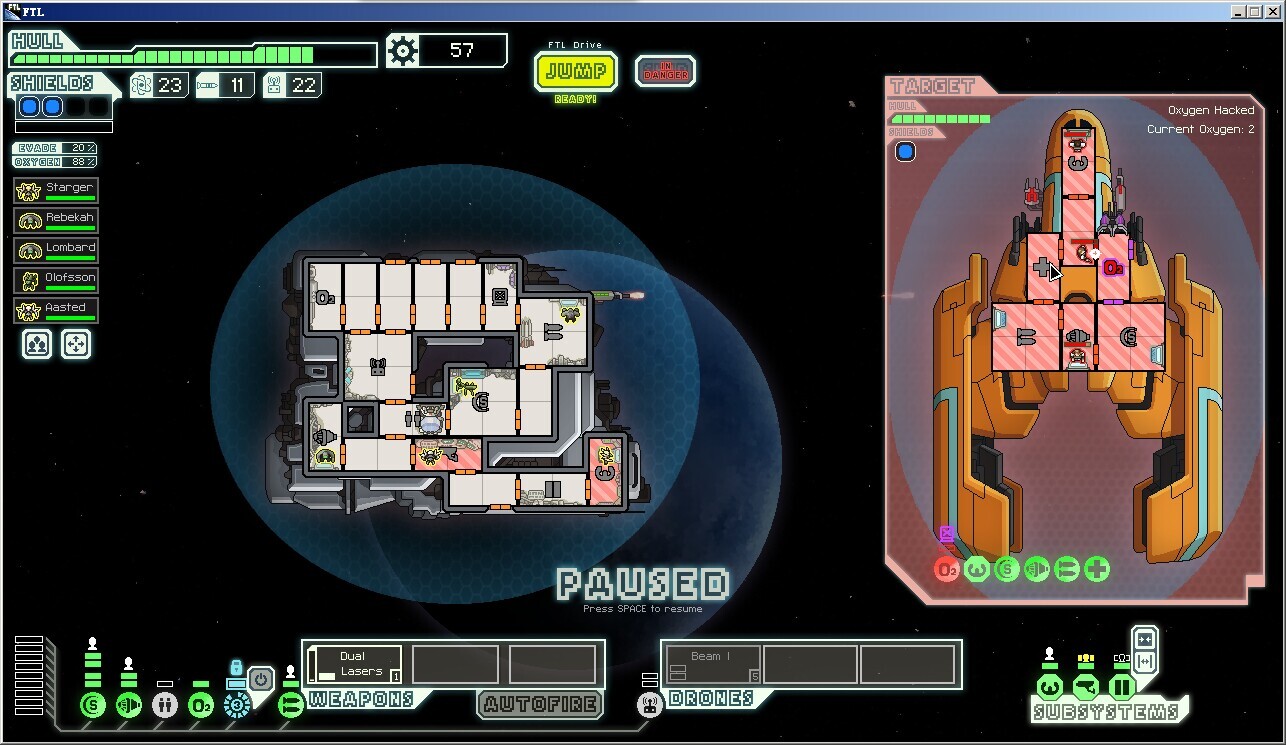The height and width of the screenshot is (745, 1286).
Task: Select crew member Starger
Action: (x=56, y=190)
